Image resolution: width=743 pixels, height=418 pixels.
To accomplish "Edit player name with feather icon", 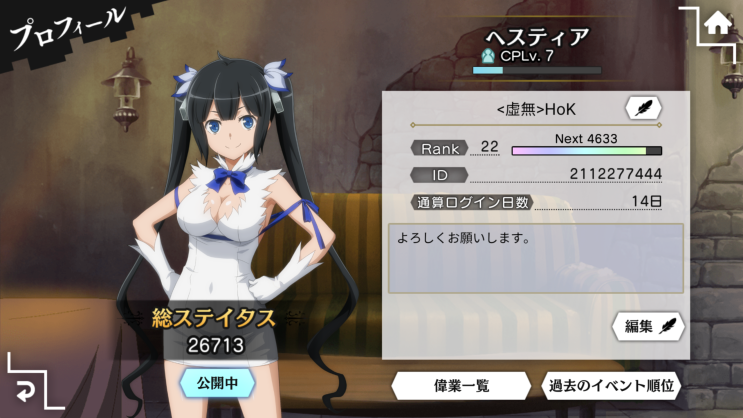I will click(642, 108).
